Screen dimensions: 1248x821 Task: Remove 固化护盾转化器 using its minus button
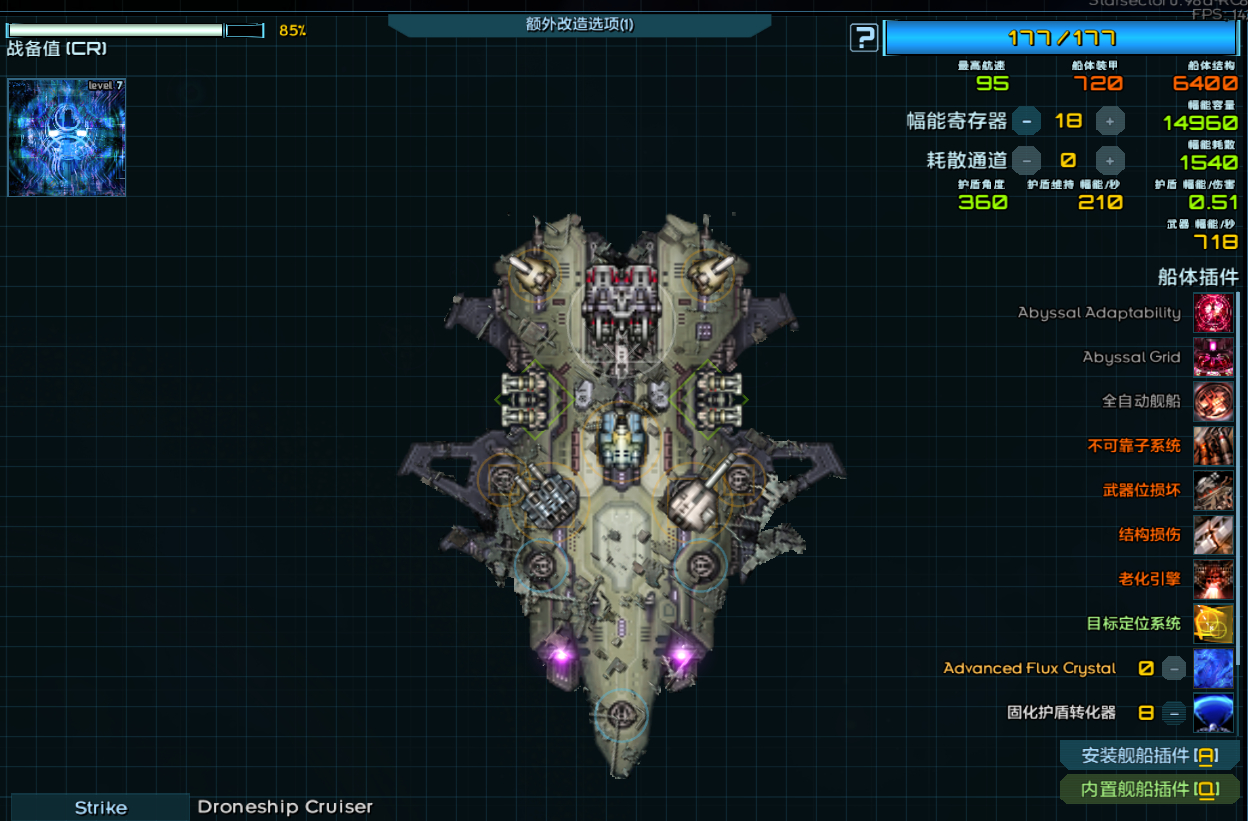1174,713
